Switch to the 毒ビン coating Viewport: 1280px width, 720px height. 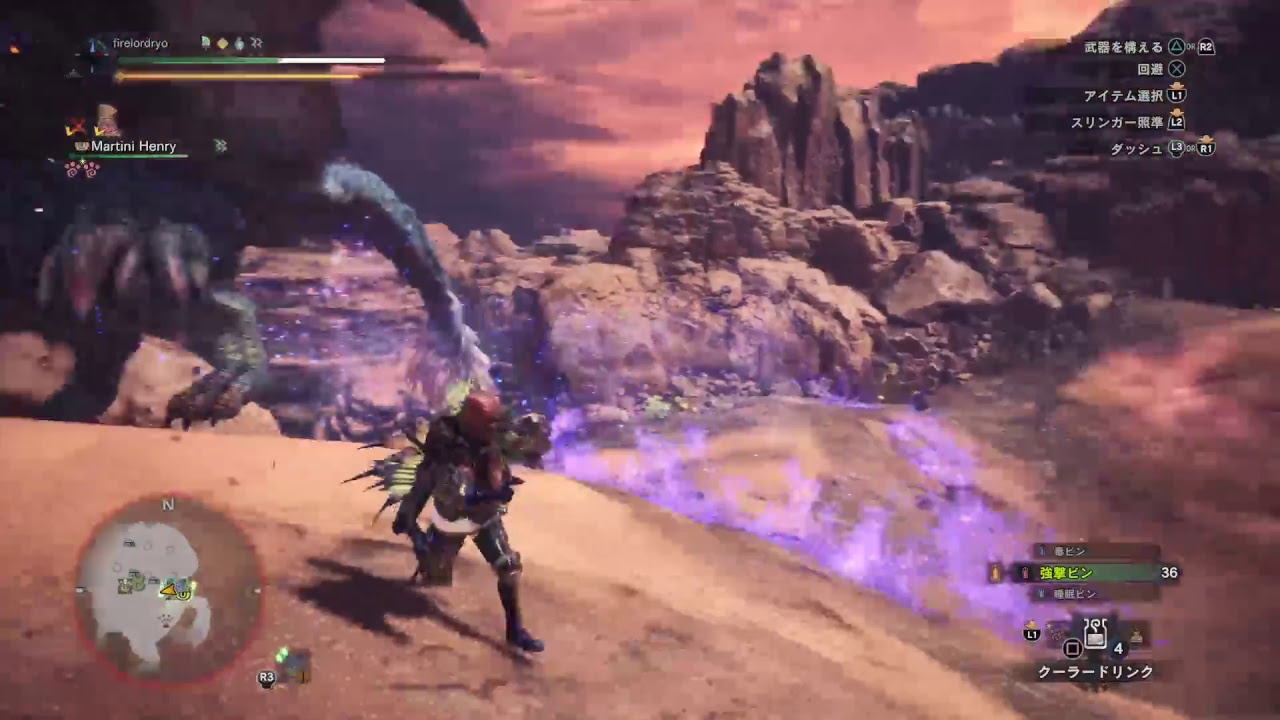coord(1069,551)
